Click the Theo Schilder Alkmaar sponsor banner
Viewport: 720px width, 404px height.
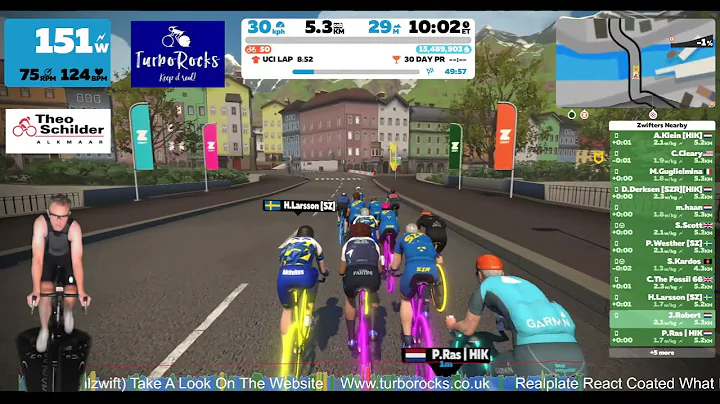pyautogui.click(x=58, y=131)
